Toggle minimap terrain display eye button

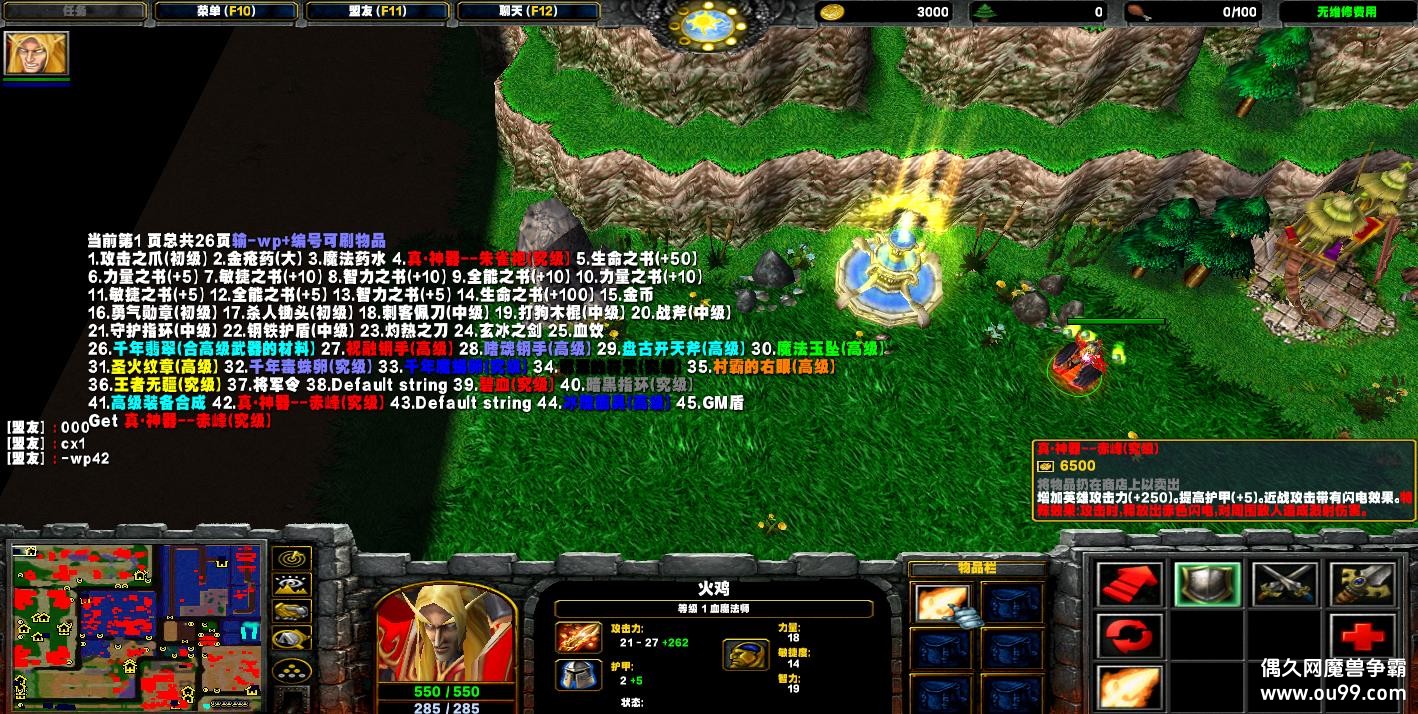[x=292, y=585]
